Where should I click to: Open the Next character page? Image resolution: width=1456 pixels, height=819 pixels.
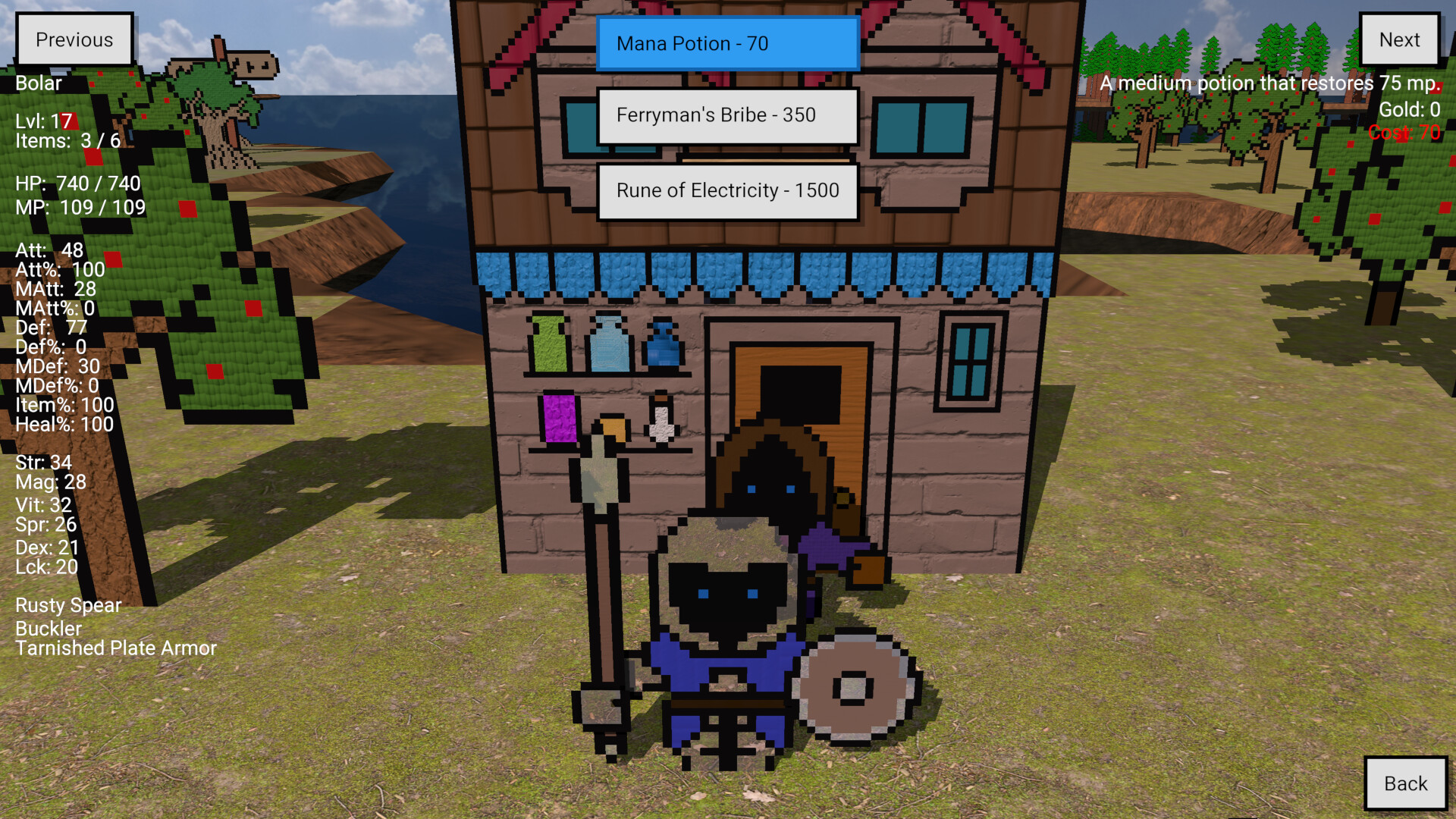(x=1399, y=39)
